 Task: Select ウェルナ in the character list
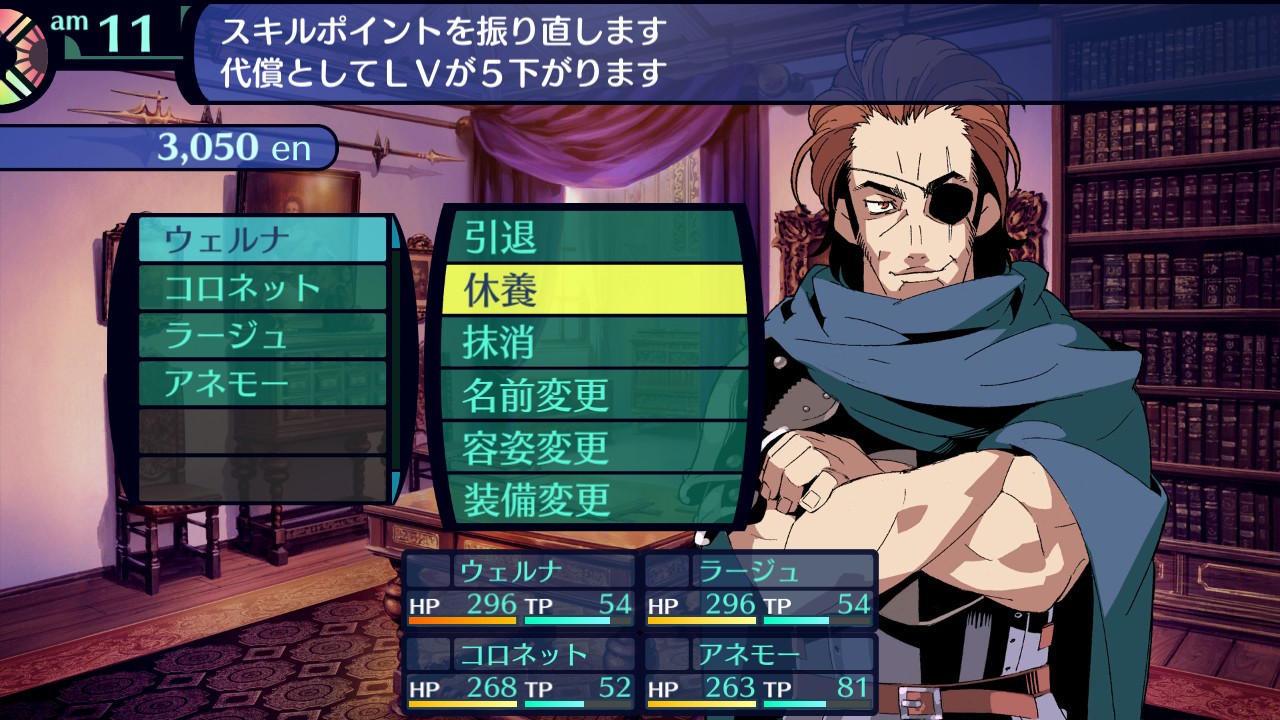[x=262, y=240]
